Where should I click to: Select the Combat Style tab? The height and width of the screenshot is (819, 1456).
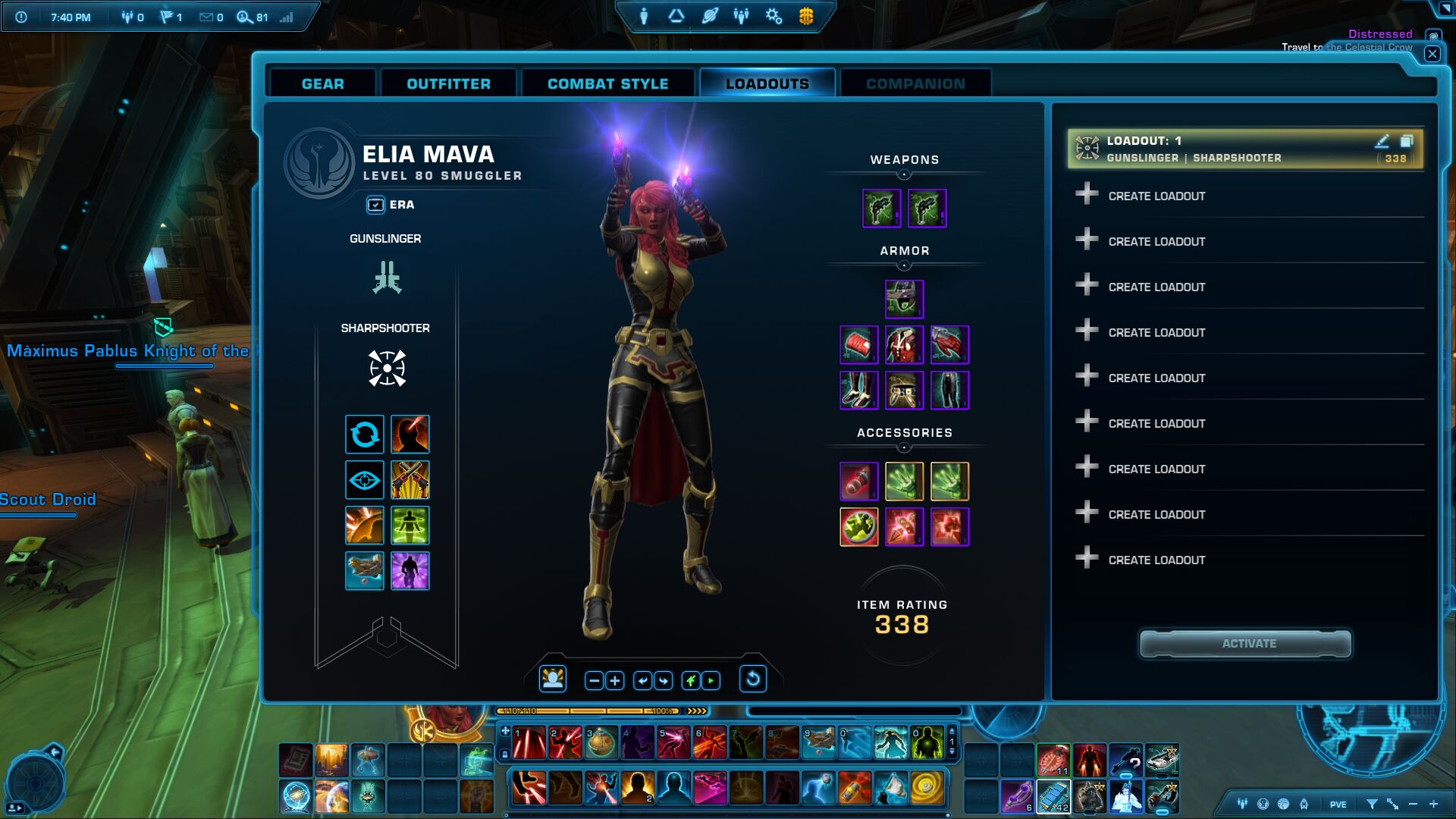[607, 83]
